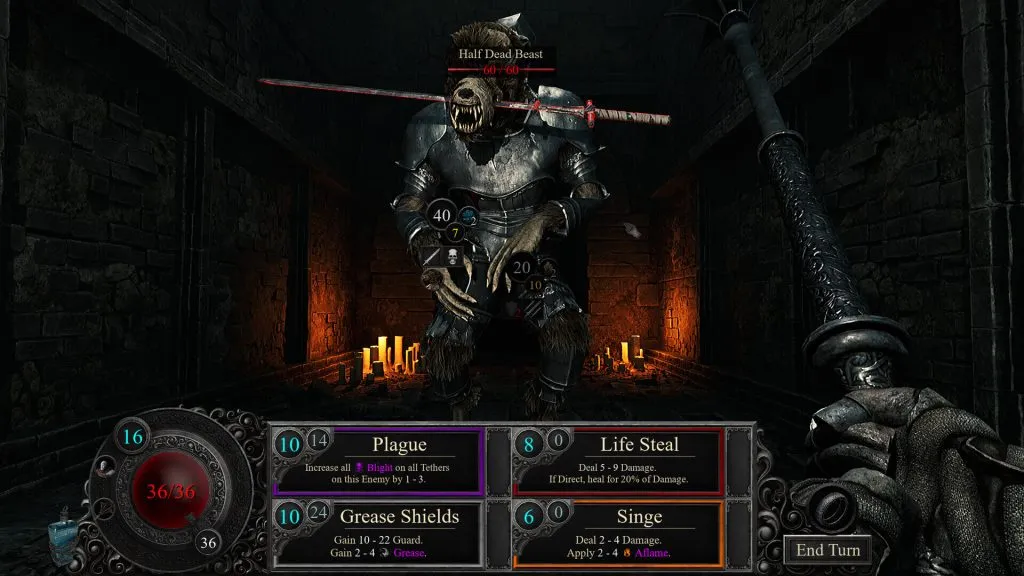1024x576 pixels.
Task: Inspect the skull intent icon on enemy
Action: 451,259
